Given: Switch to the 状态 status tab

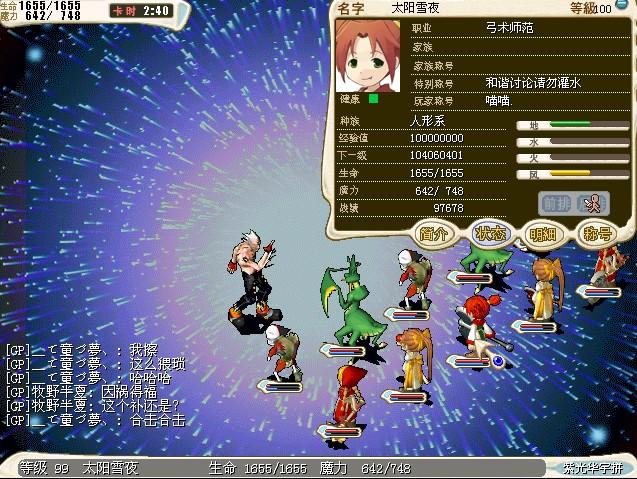Looking at the screenshot, I should [x=491, y=235].
